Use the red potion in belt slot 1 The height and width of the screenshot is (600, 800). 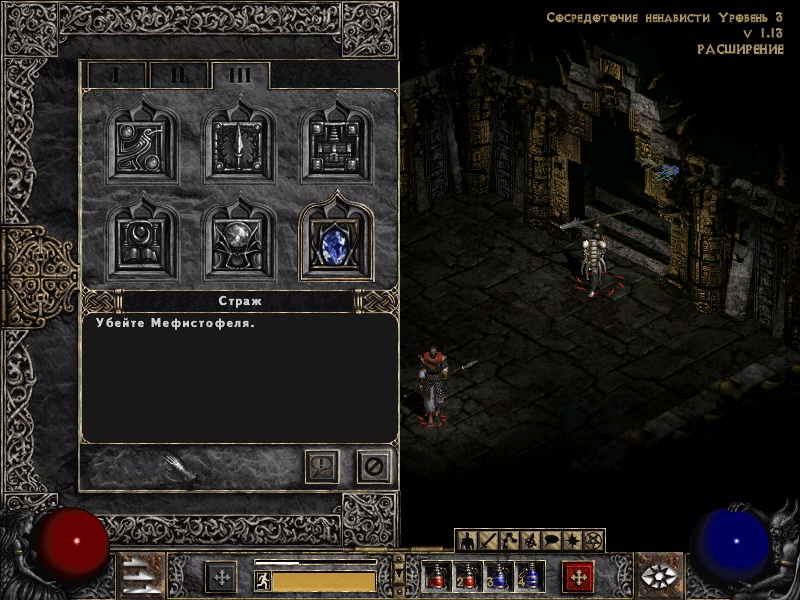[x=434, y=577]
